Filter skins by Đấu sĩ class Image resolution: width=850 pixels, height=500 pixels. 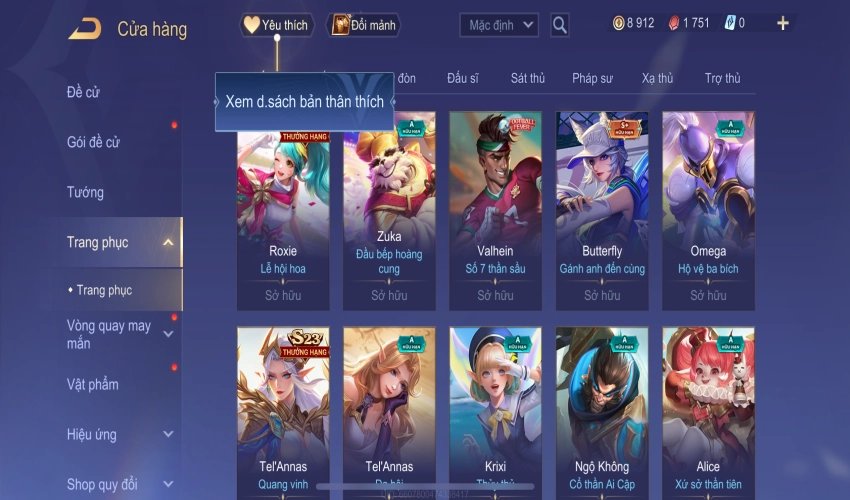[x=464, y=78]
